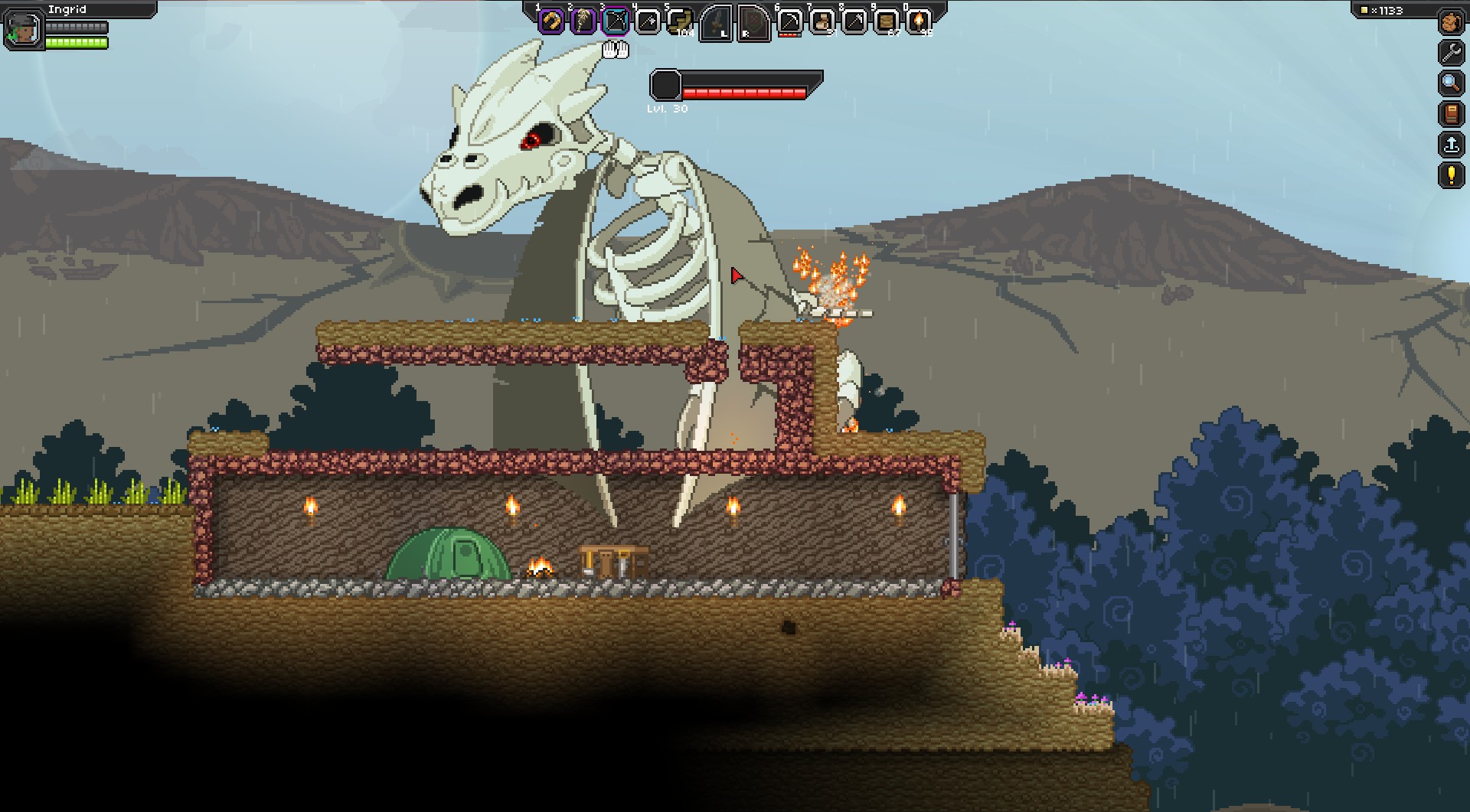
Task: Open the codex book
Action: pos(1451,114)
